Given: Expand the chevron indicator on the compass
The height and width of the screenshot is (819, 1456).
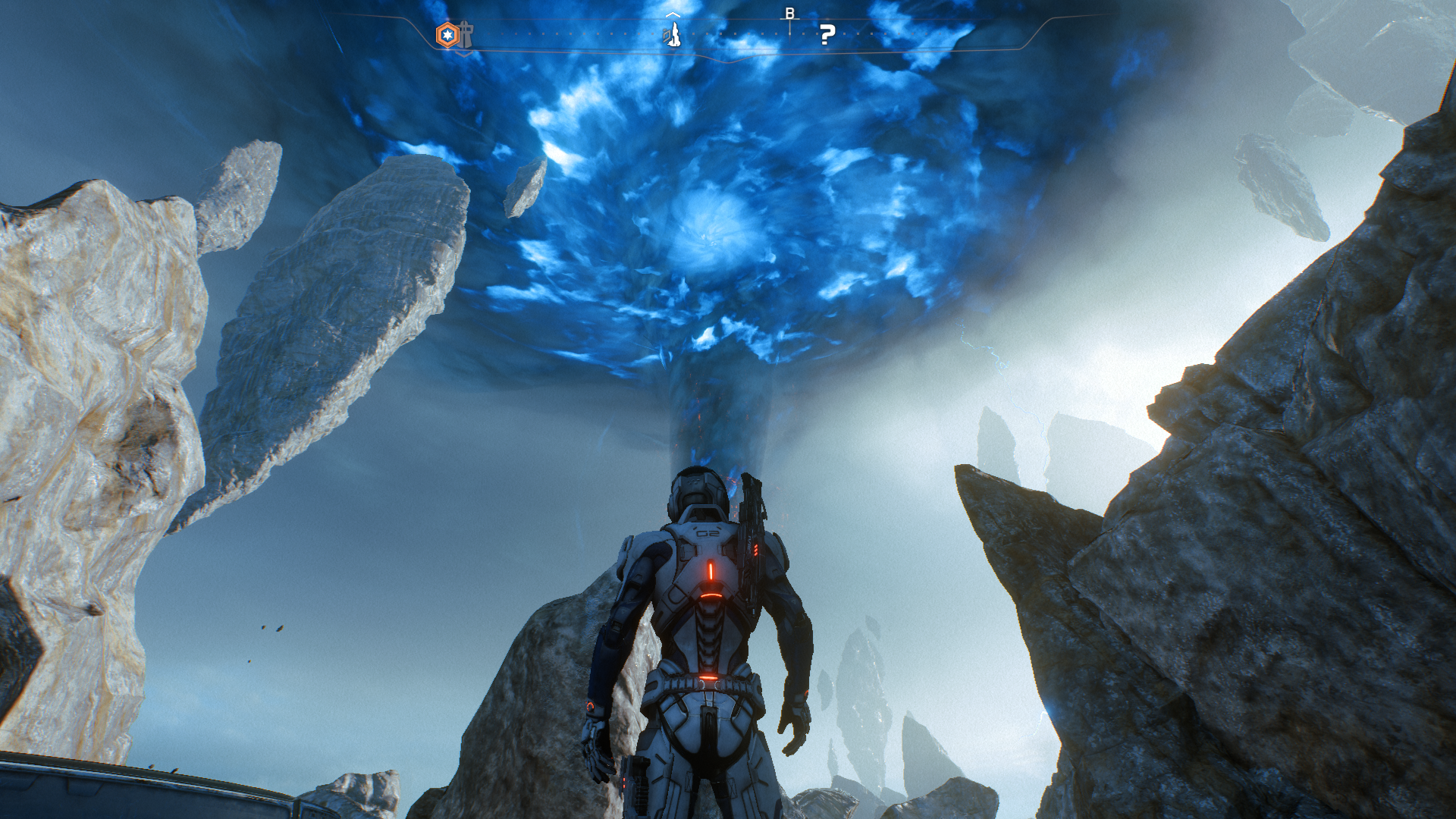Looking at the screenshot, I should (x=673, y=15).
